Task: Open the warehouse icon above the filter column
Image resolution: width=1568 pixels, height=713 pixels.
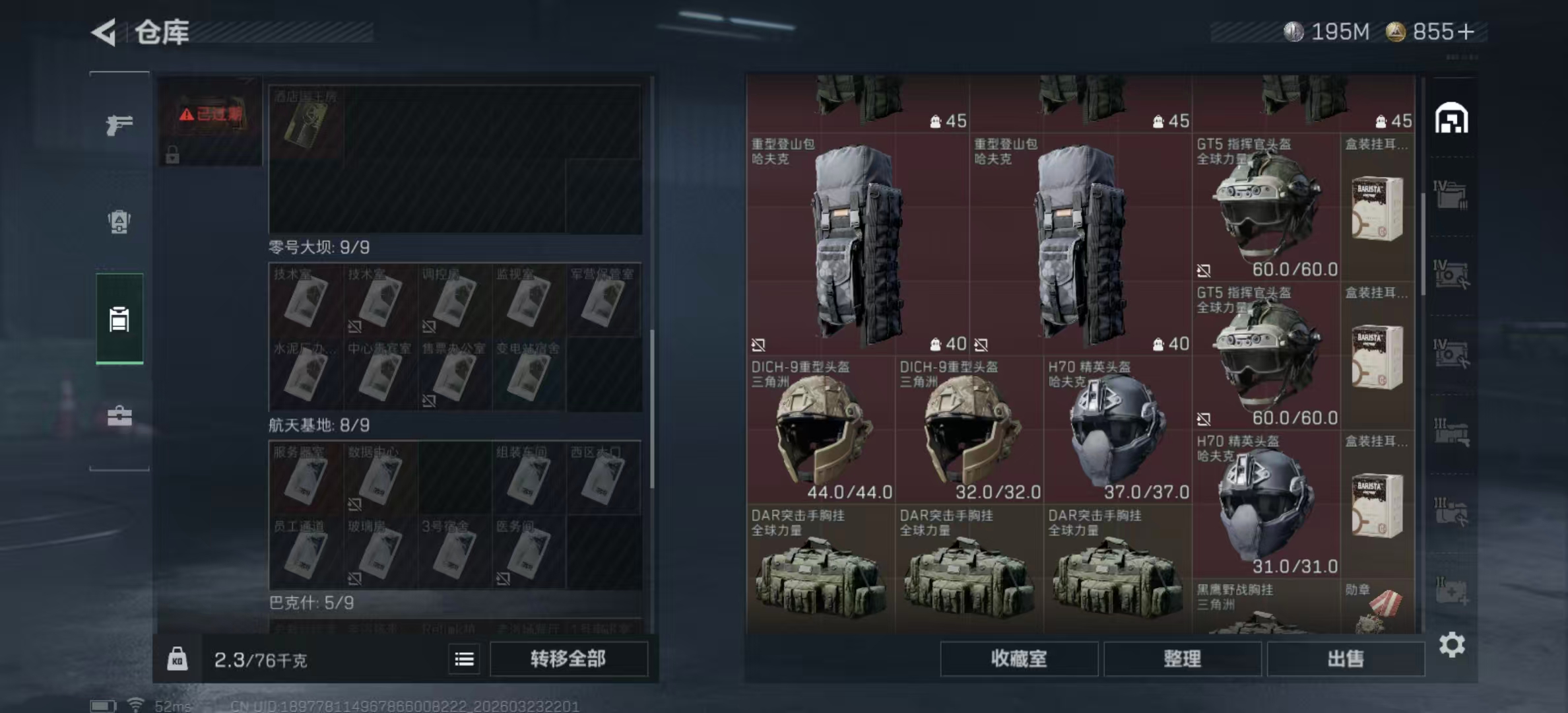Action: 1451,119
